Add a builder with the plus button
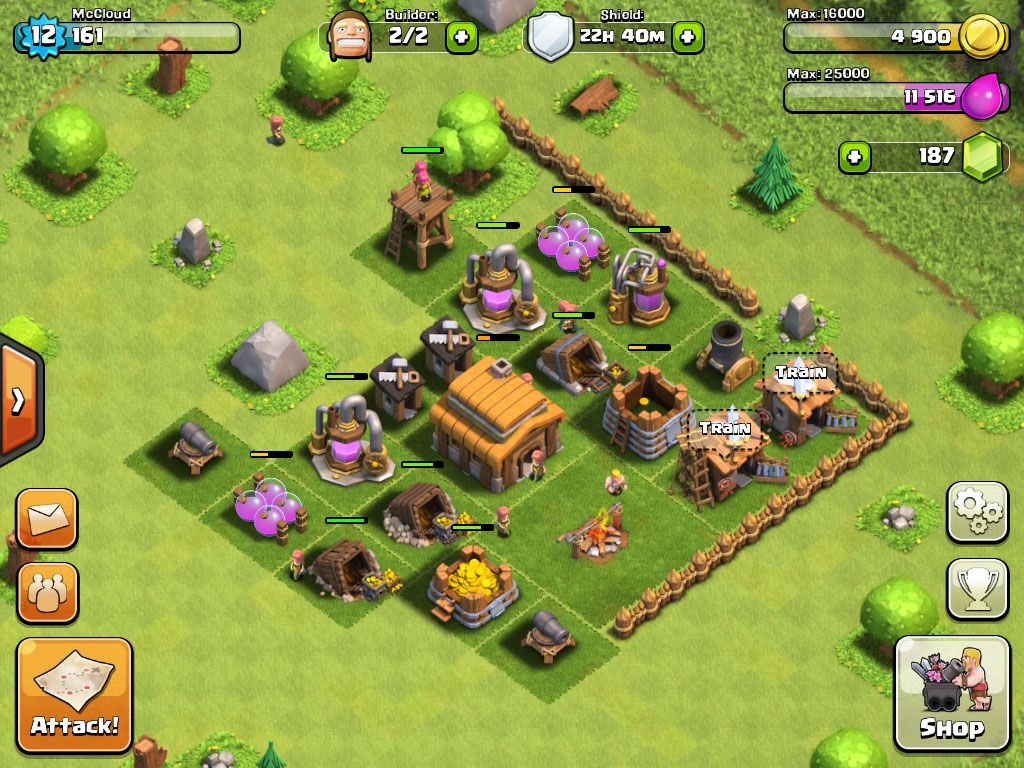Screen dimensions: 1024x768 [461, 38]
